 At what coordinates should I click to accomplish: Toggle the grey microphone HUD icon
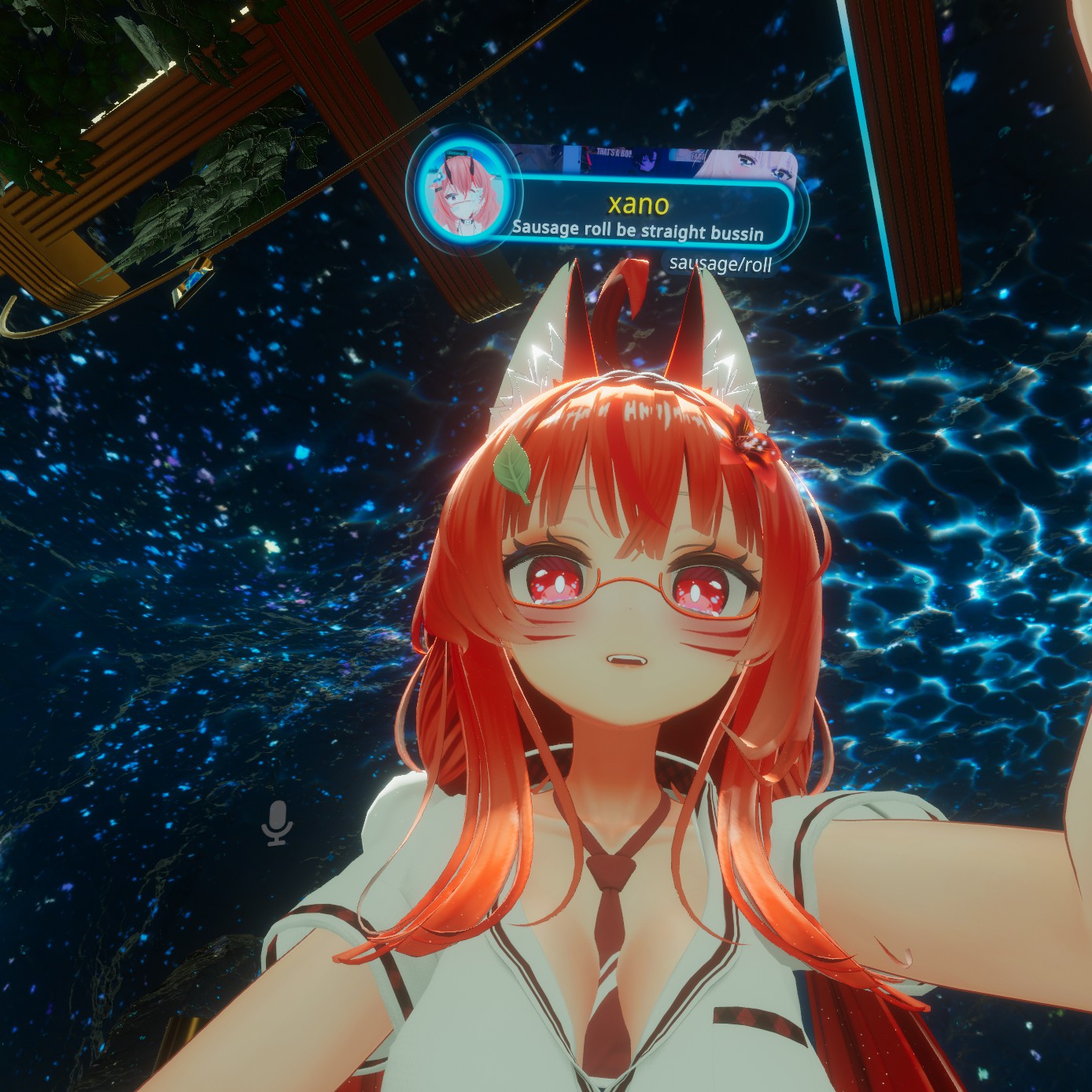coord(277,823)
